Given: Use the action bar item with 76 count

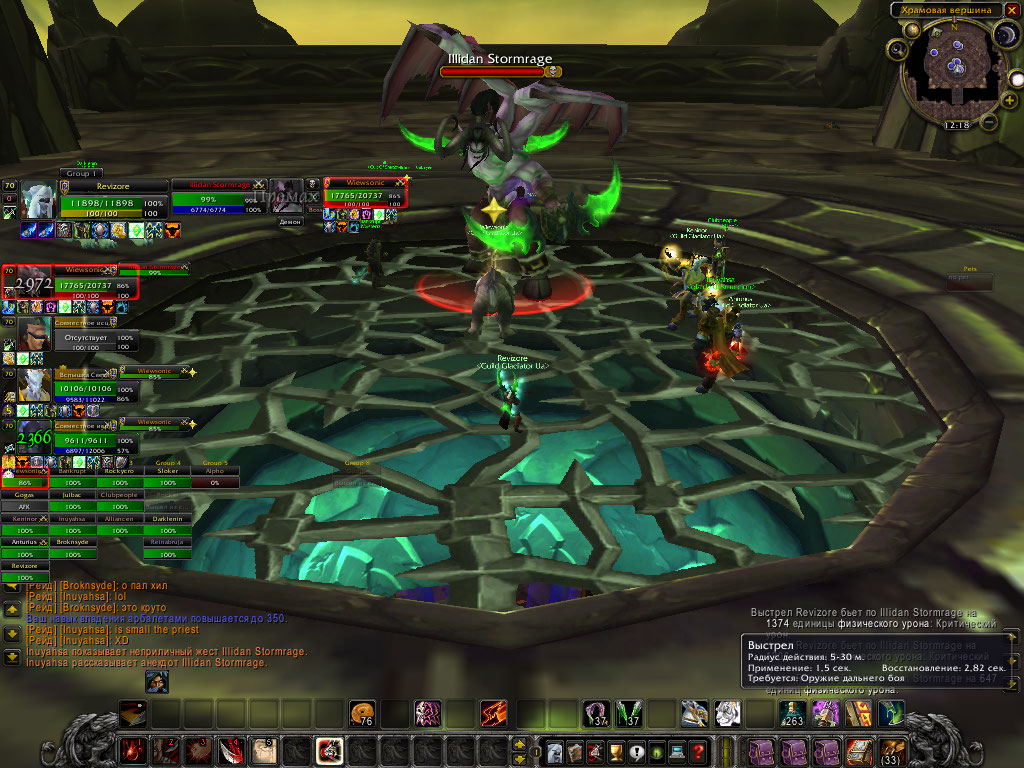Looking at the screenshot, I should 363,713.
